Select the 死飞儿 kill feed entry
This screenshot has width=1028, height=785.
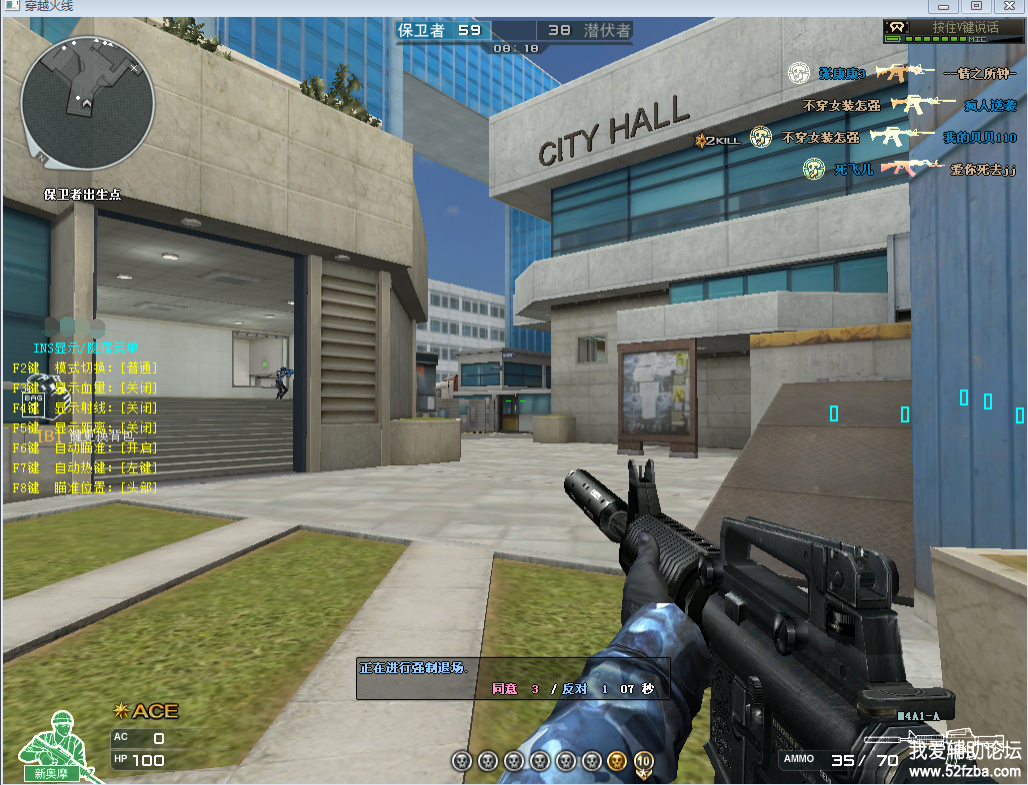[854, 170]
